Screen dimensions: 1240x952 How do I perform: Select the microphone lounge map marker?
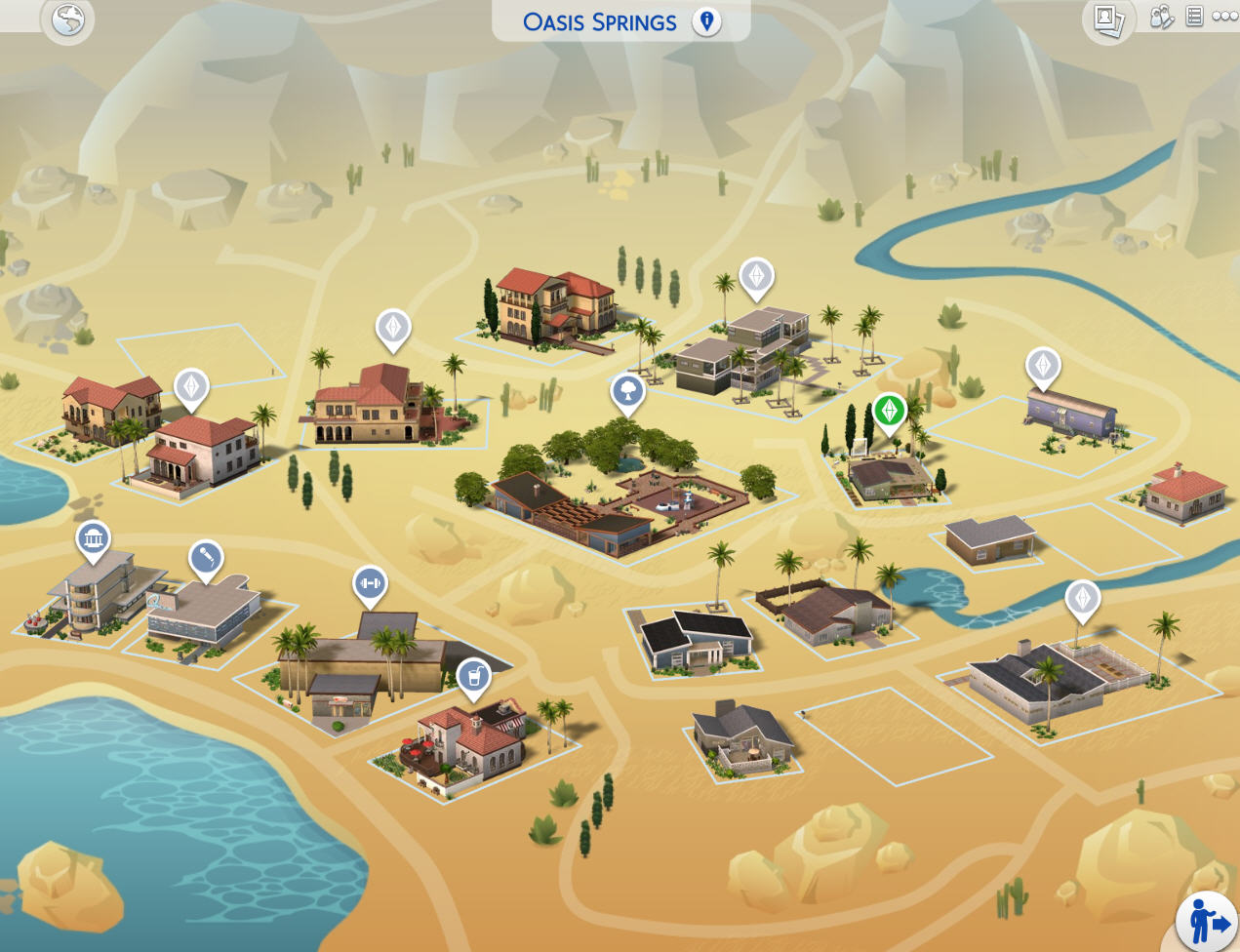point(206,558)
